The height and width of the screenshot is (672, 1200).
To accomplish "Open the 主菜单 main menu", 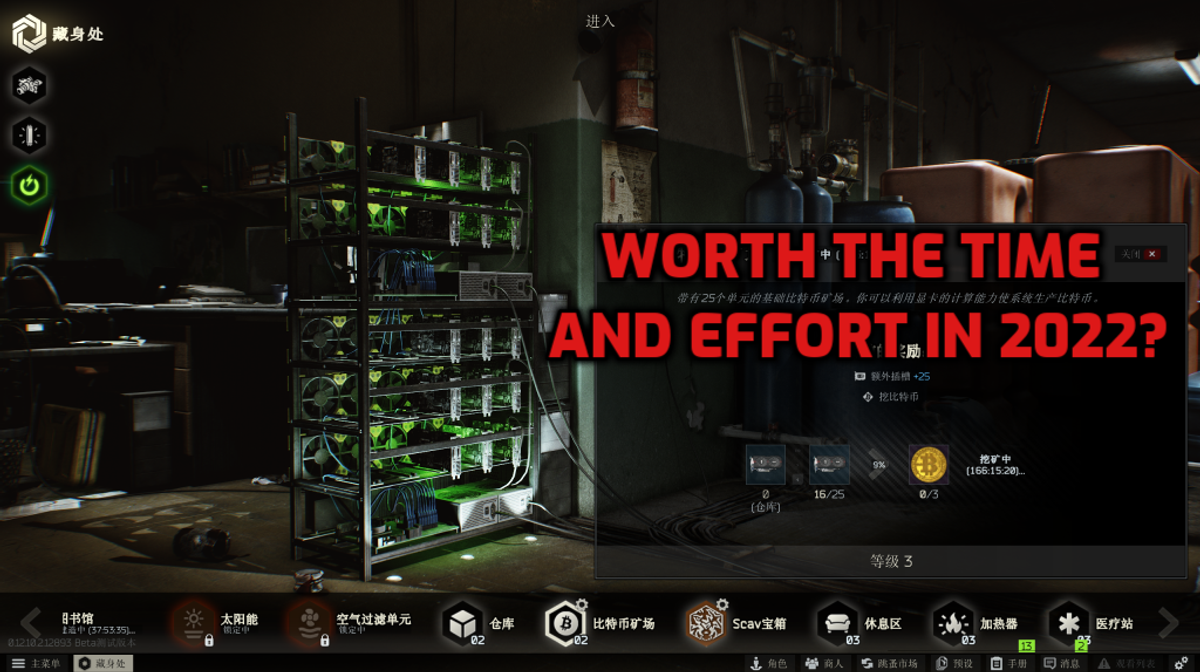I will pos(40,663).
